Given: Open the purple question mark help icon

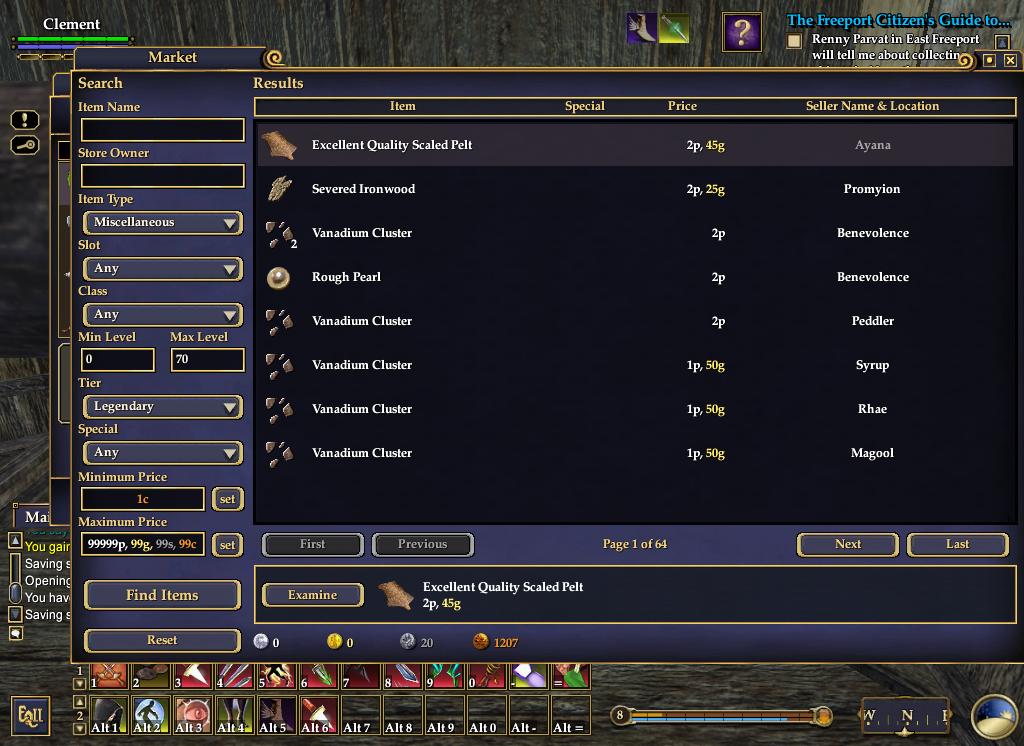Looking at the screenshot, I should 742,32.
